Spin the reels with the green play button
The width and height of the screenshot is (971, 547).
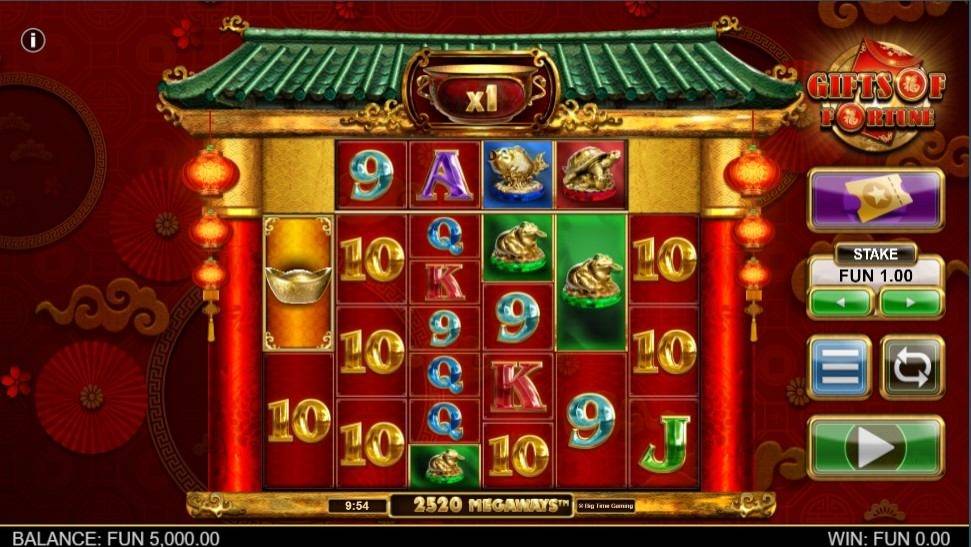(875, 447)
